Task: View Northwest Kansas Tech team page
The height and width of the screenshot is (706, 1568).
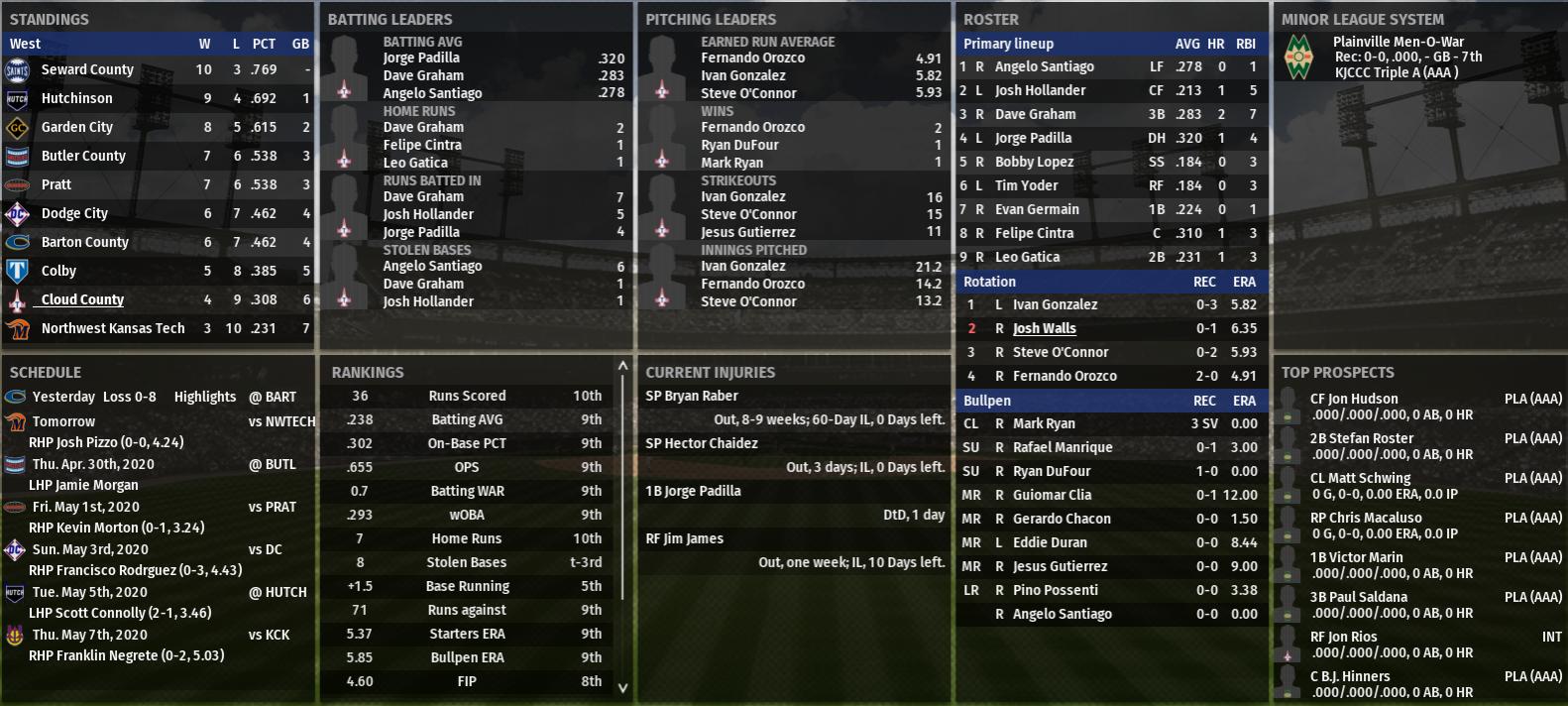Action: 112,328
